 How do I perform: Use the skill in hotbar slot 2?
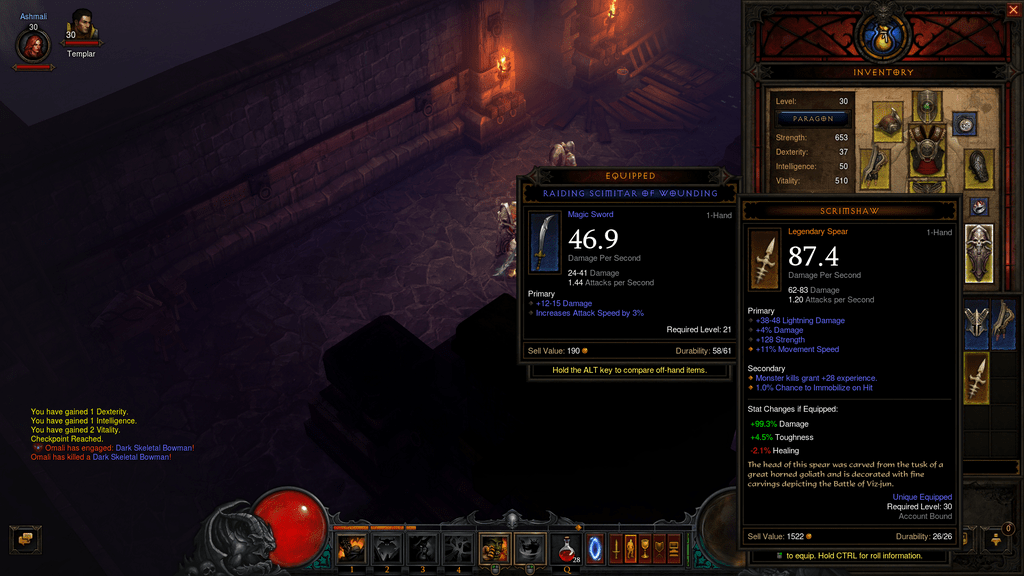tap(387, 549)
